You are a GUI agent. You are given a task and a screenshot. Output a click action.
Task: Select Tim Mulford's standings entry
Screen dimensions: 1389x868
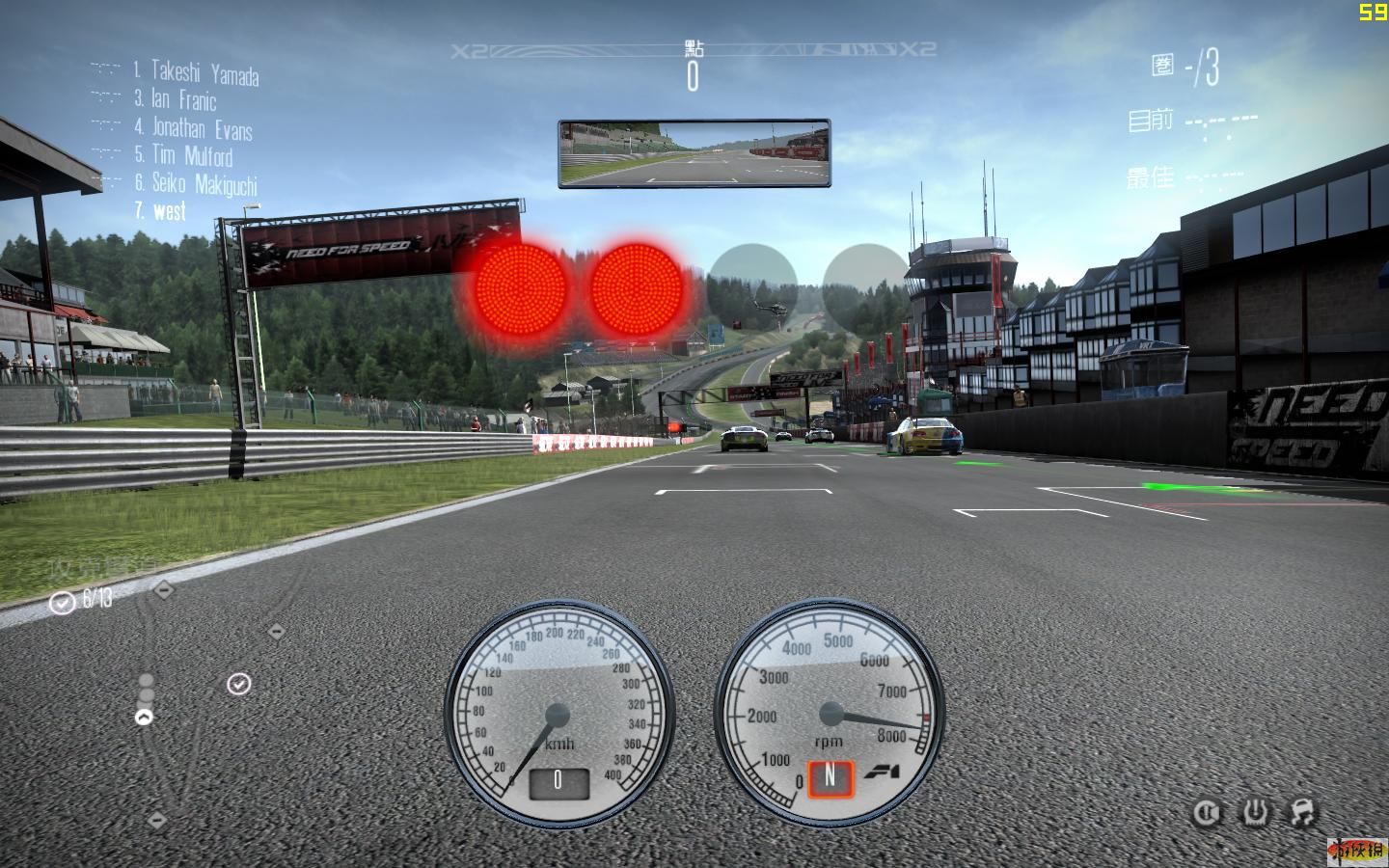pyautogui.click(x=191, y=155)
